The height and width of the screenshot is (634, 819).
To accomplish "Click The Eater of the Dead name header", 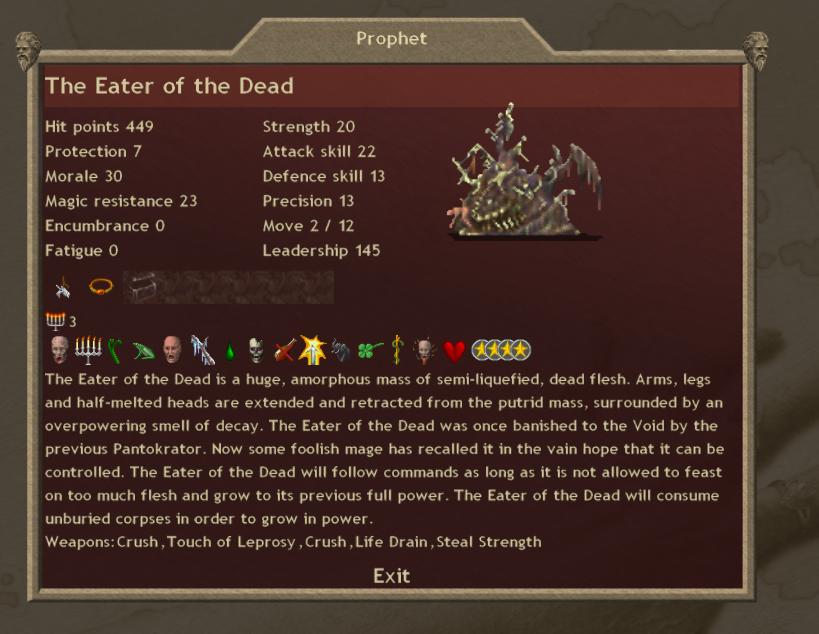I will point(170,86).
